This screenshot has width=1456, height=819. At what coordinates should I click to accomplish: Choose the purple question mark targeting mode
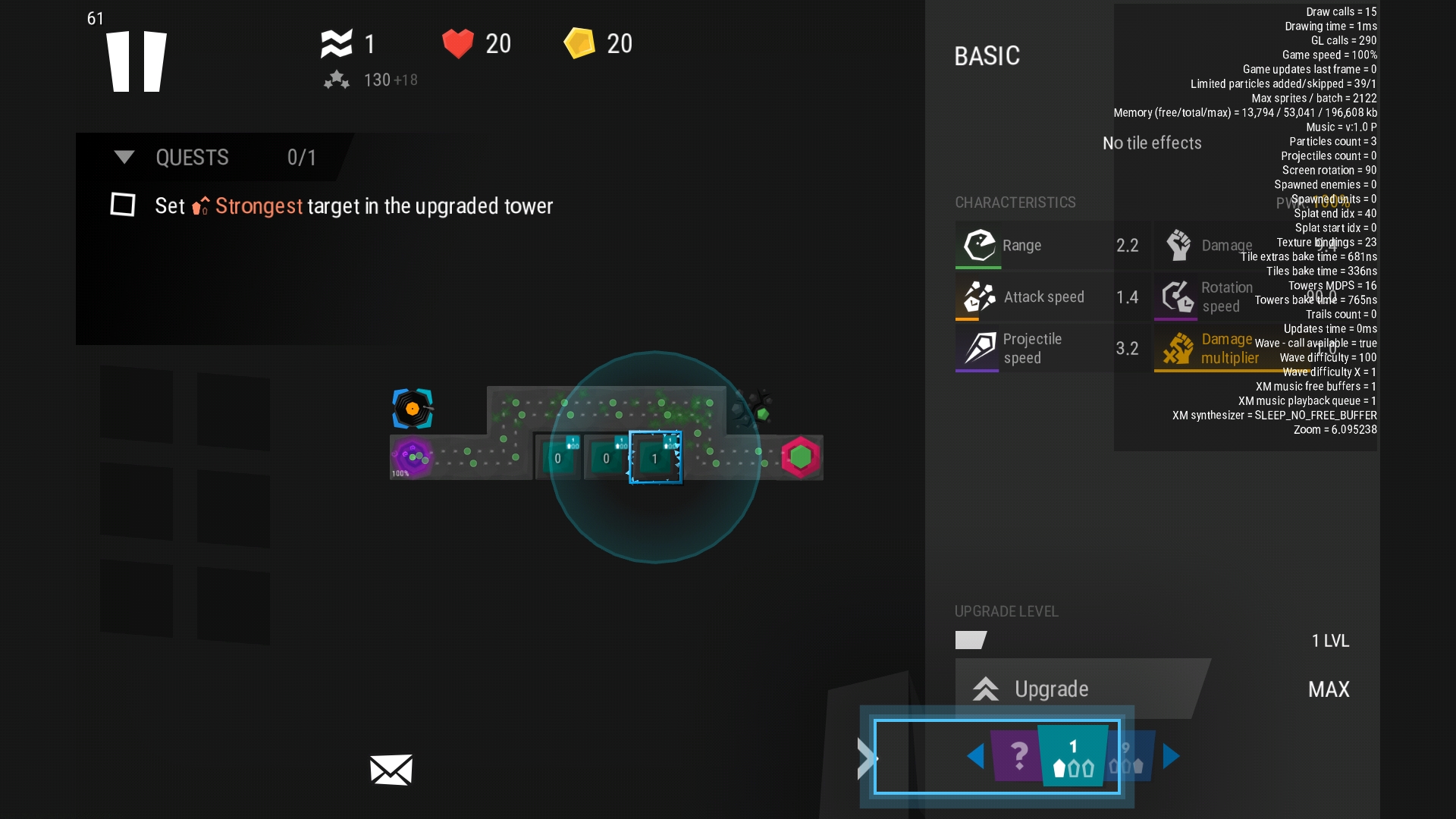tap(1018, 755)
